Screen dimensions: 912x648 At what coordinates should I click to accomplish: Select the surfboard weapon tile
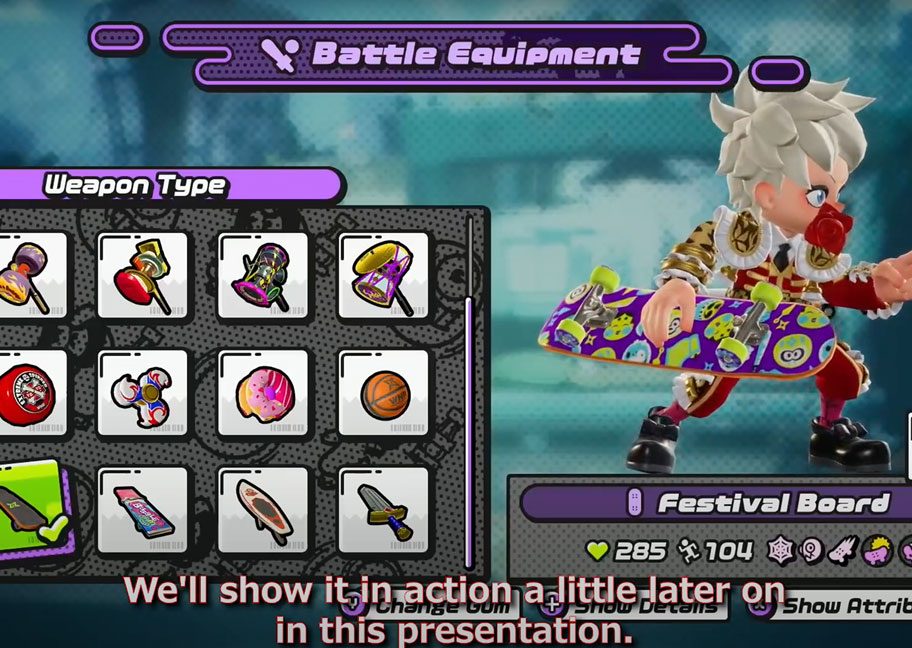(263, 510)
